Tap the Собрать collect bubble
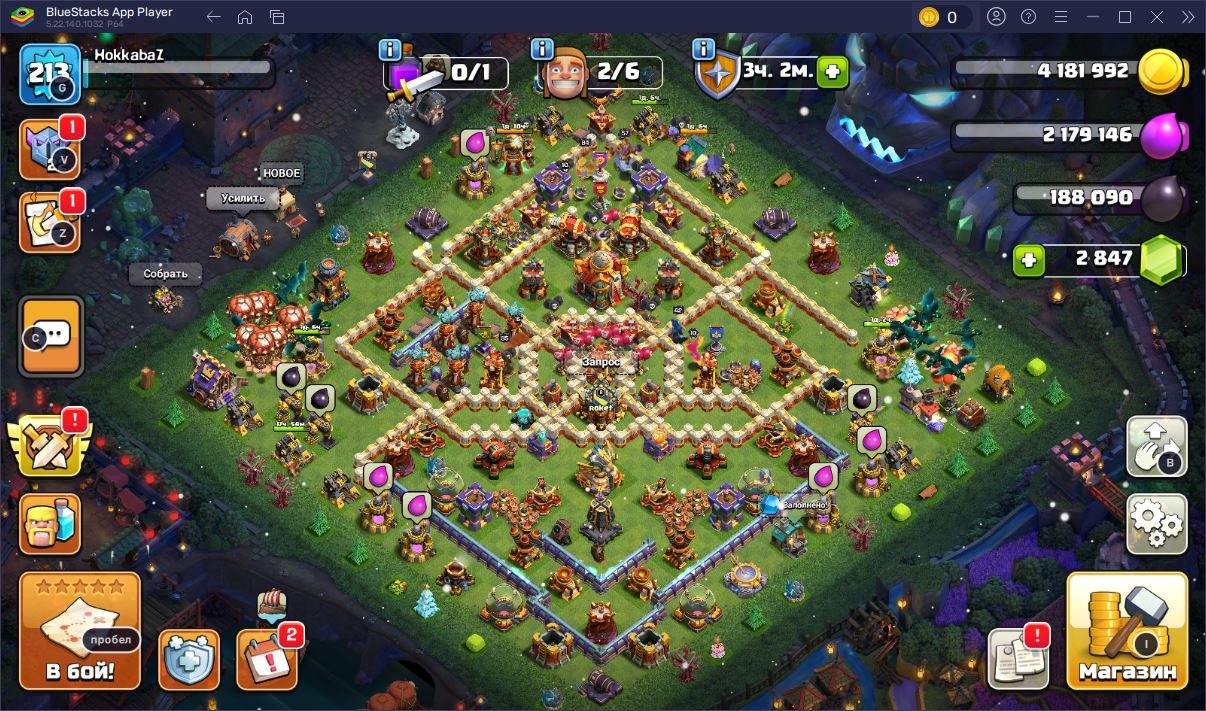 [165, 274]
